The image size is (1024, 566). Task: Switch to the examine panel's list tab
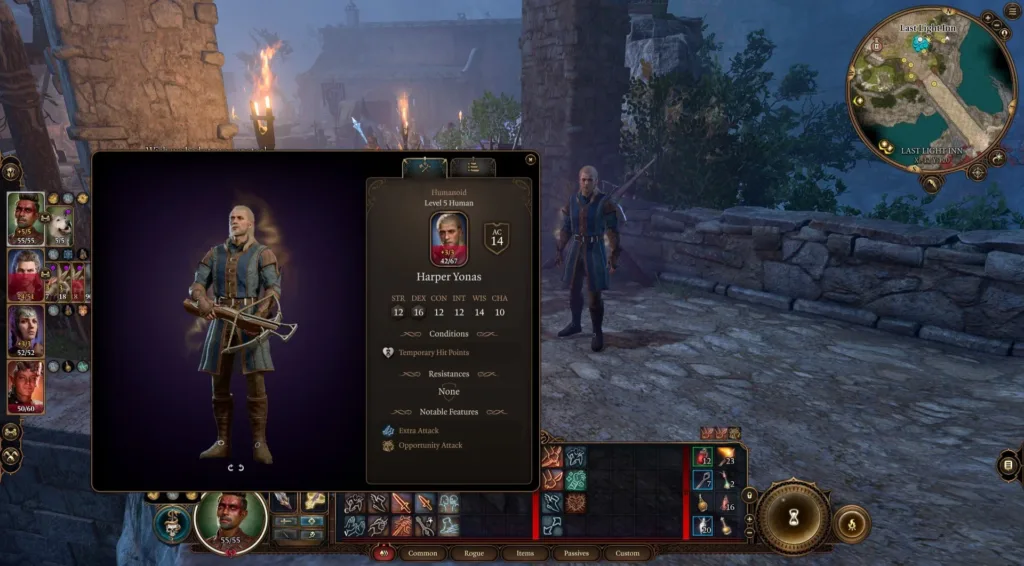(x=473, y=167)
